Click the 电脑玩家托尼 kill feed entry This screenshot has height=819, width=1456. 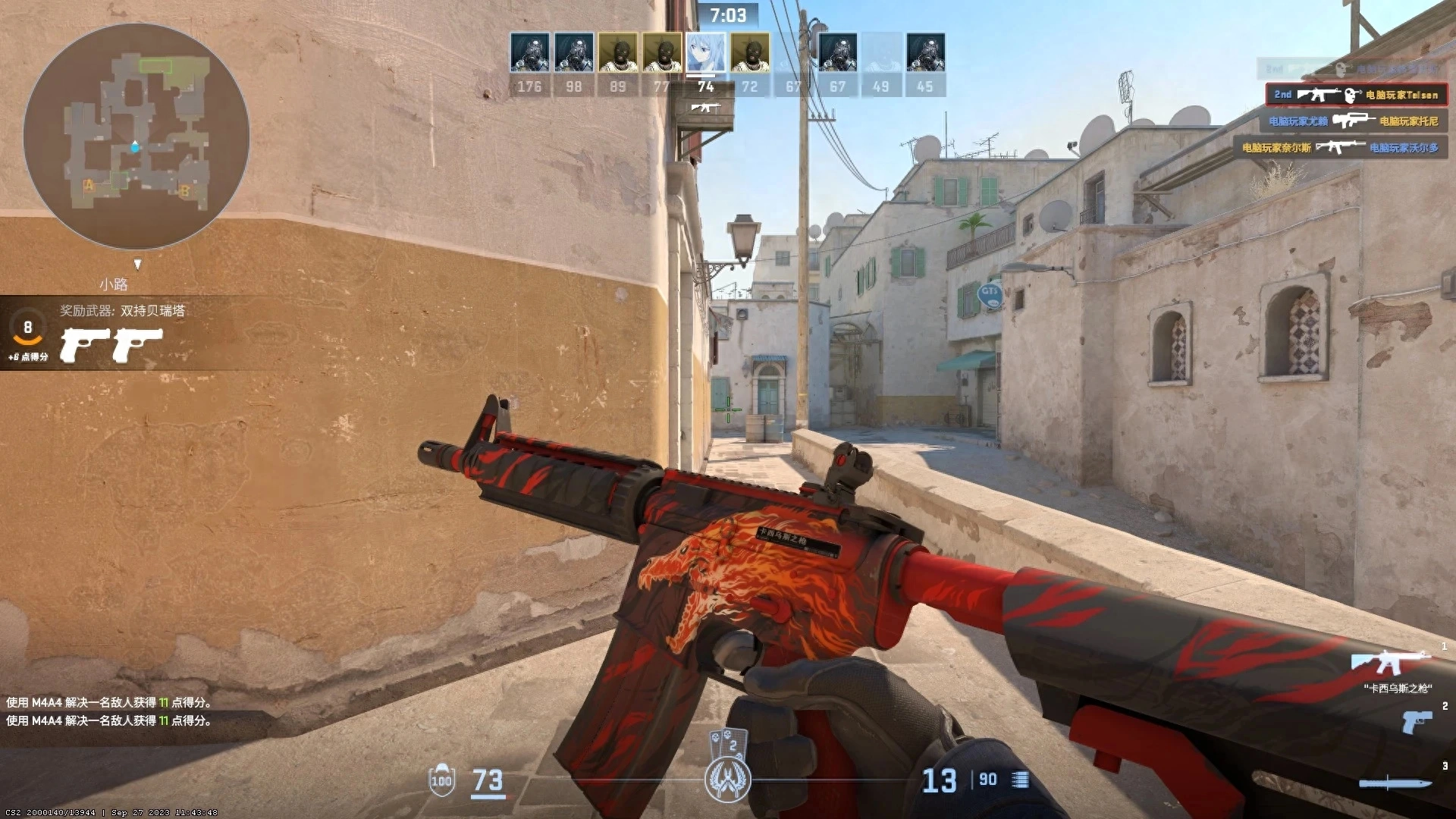1410,121
